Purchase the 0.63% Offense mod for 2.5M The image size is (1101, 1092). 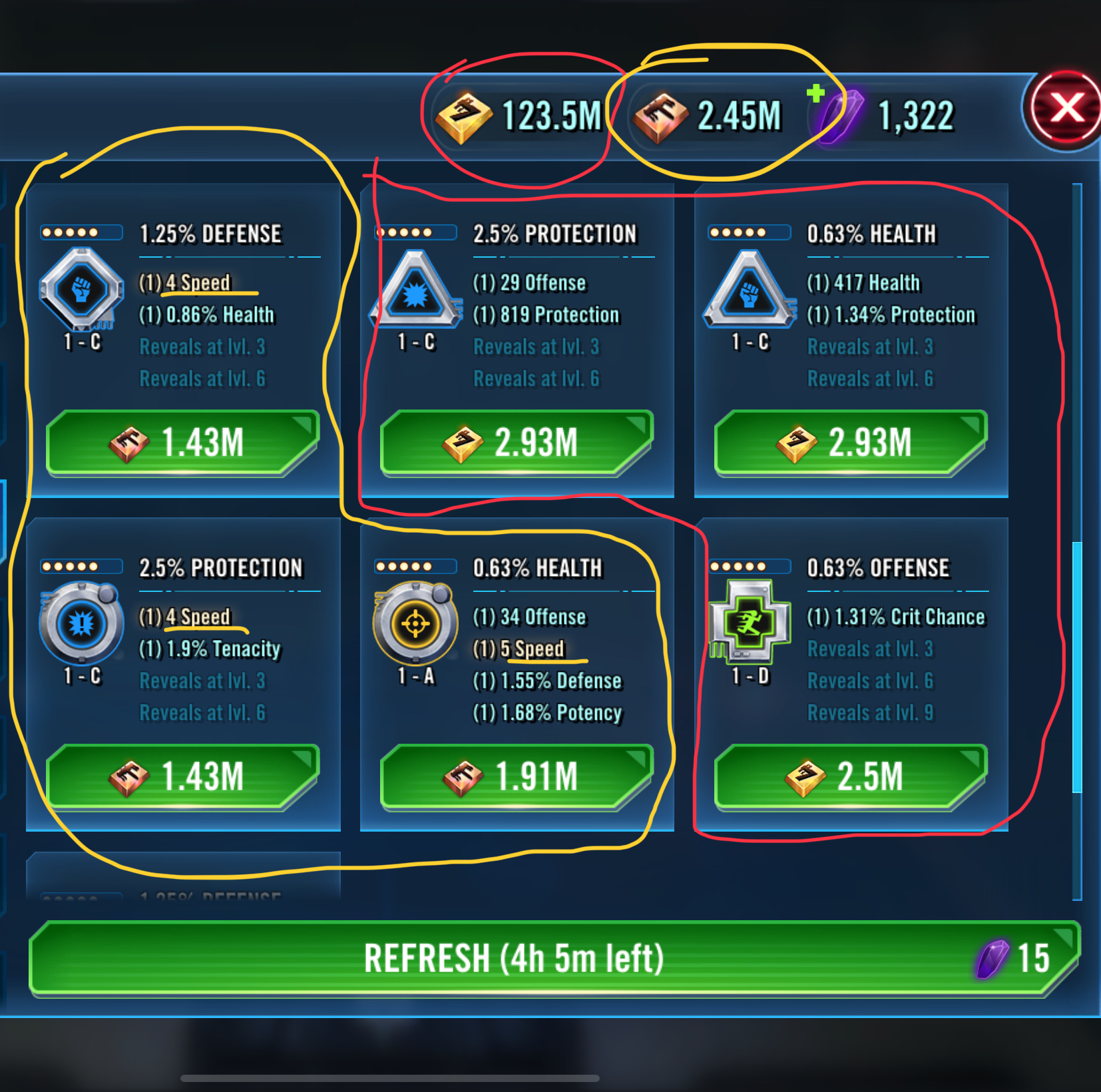tap(851, 777)
